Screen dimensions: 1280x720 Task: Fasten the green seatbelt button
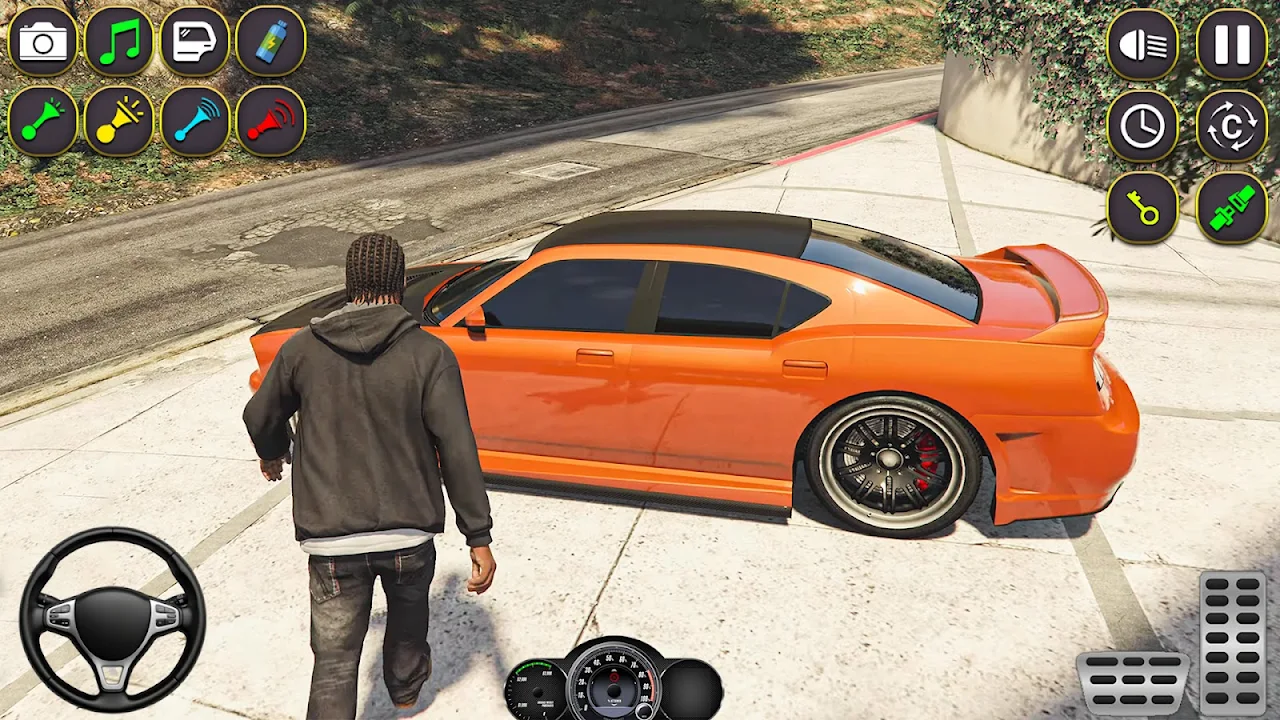(x=1232, y=207)
